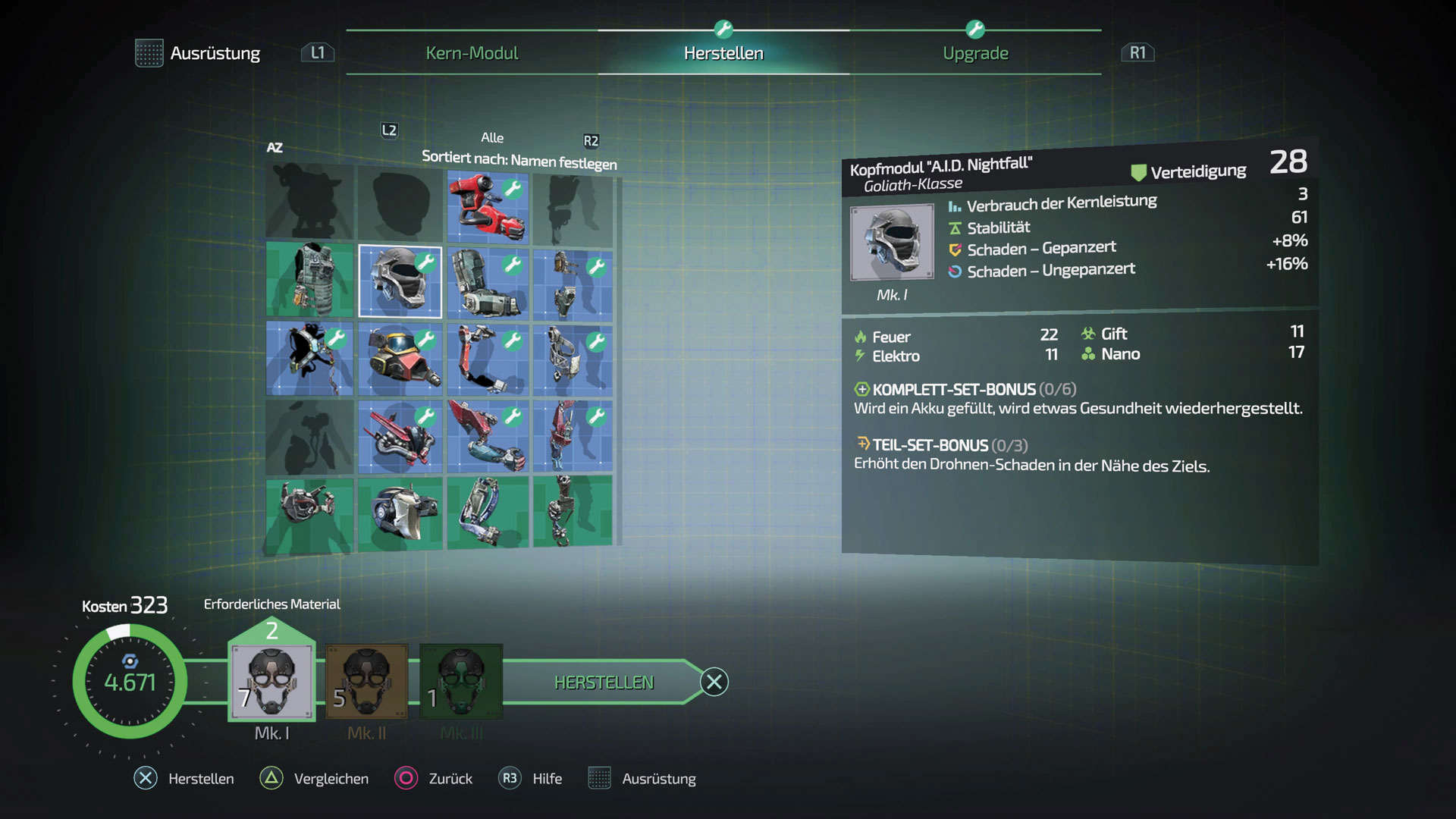Switch to the Kern-Modul tab
Screen dimensions: 1456x819
[472, 53]
